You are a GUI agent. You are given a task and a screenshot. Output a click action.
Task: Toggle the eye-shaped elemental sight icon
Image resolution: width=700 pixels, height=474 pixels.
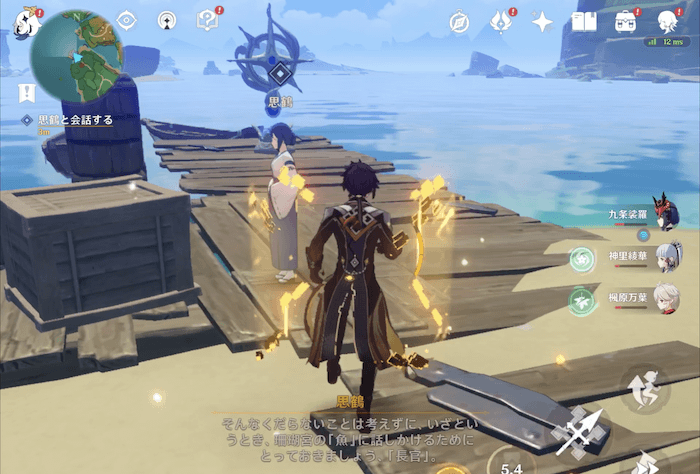[126, 20]
